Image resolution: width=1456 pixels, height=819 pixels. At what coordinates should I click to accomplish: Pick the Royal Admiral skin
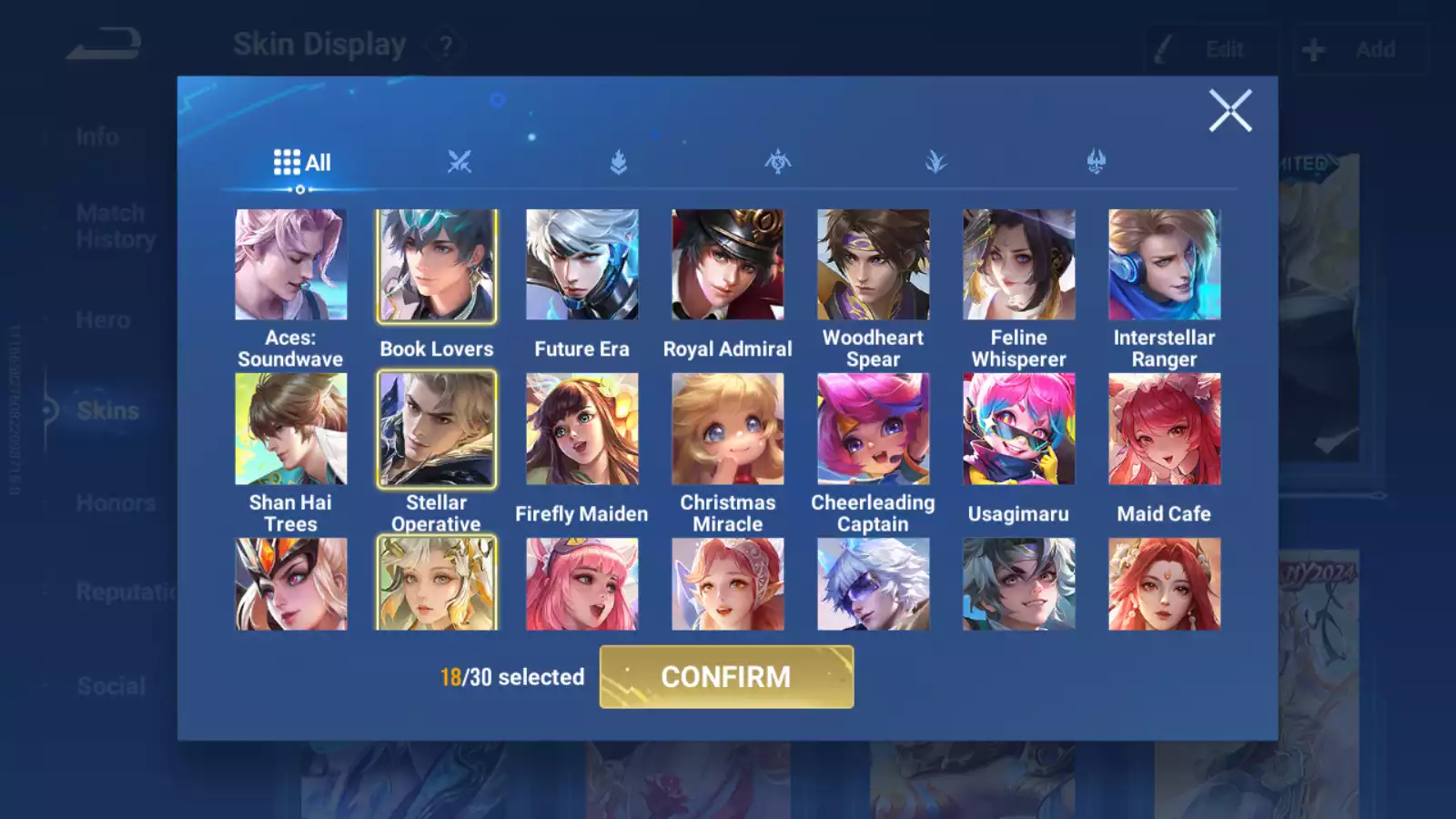pyautogui.click(x=727, y=265)
